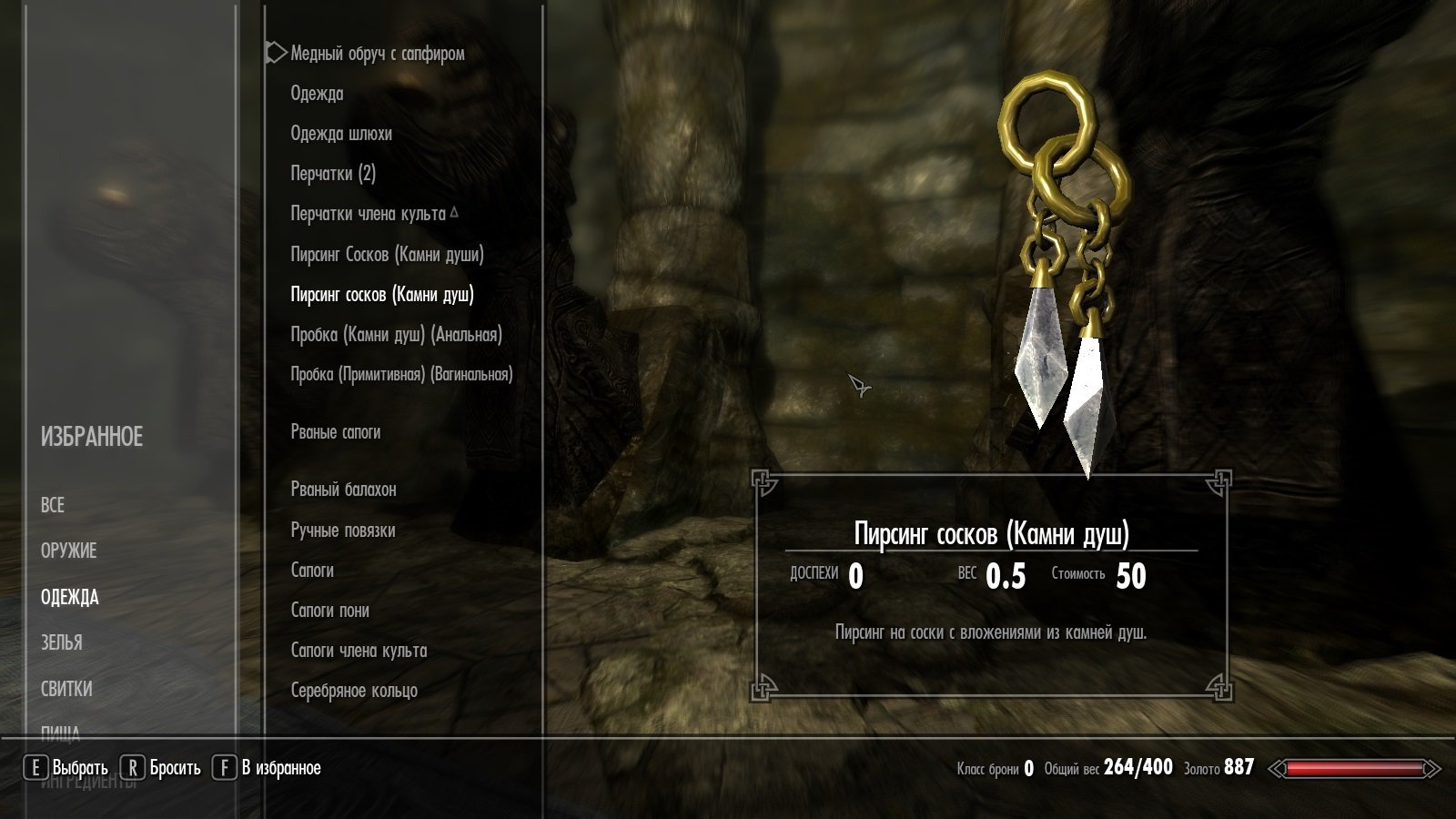Switch to the Все category
Viewport: 1456px width, 819px height.
click(x=53, y=505)
